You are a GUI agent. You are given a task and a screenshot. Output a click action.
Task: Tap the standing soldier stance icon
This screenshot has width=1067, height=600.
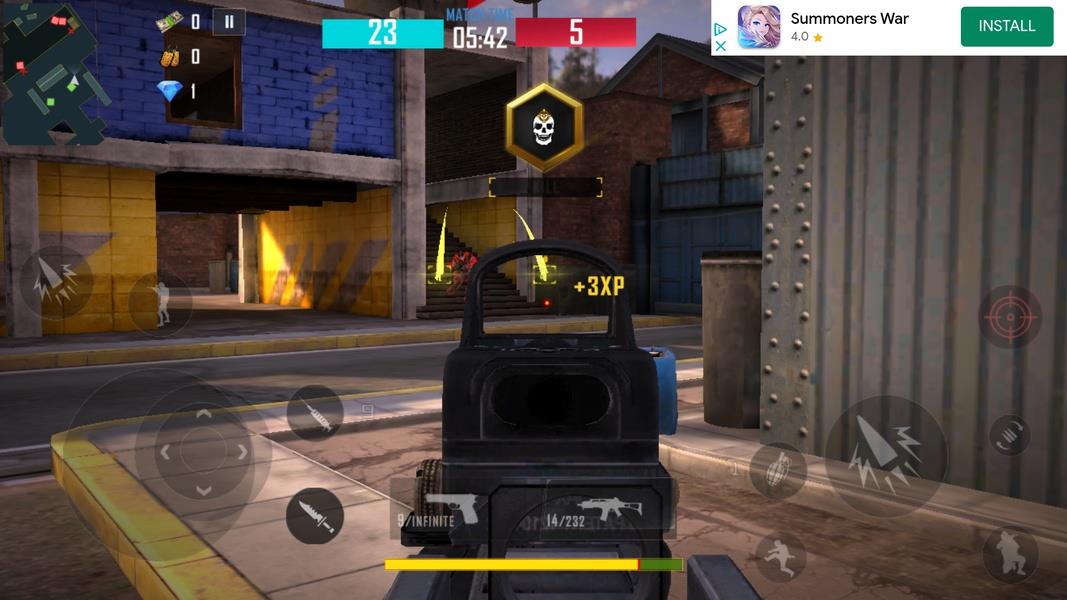[160, 304]
